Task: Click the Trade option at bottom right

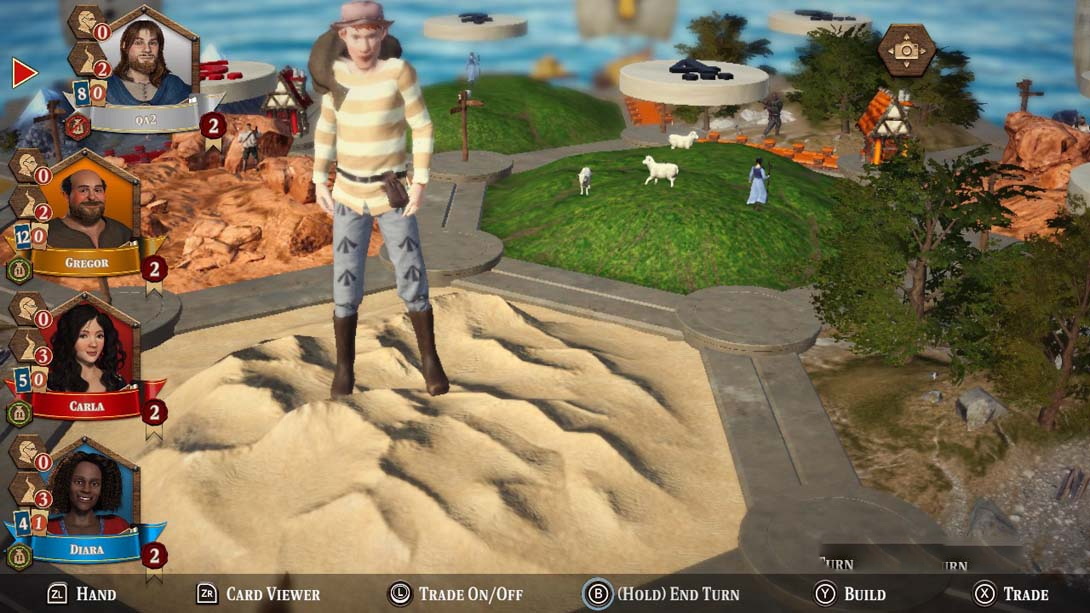Action: pos(1011,594)
